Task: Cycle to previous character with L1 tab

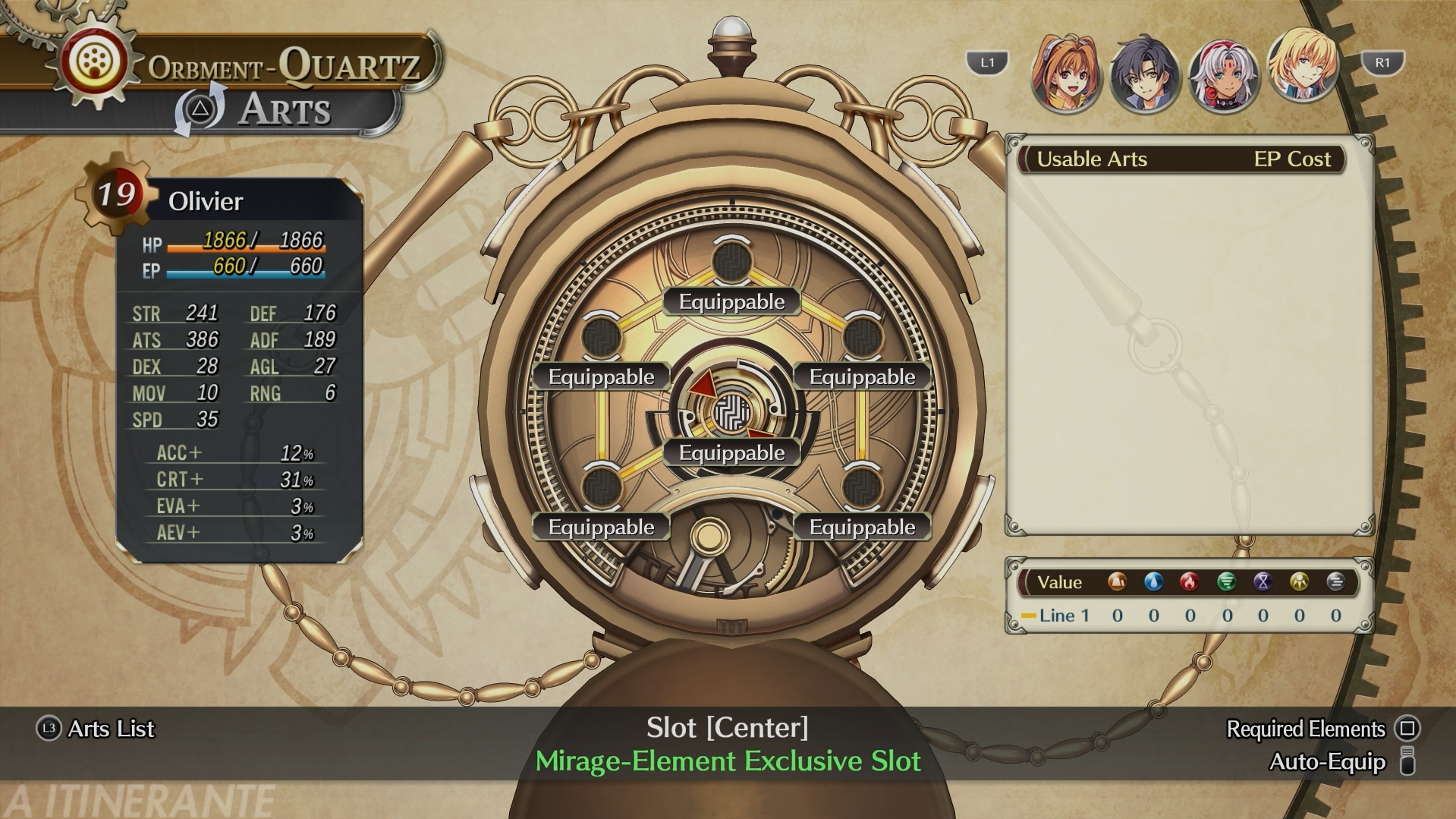Action: [986, 63]
